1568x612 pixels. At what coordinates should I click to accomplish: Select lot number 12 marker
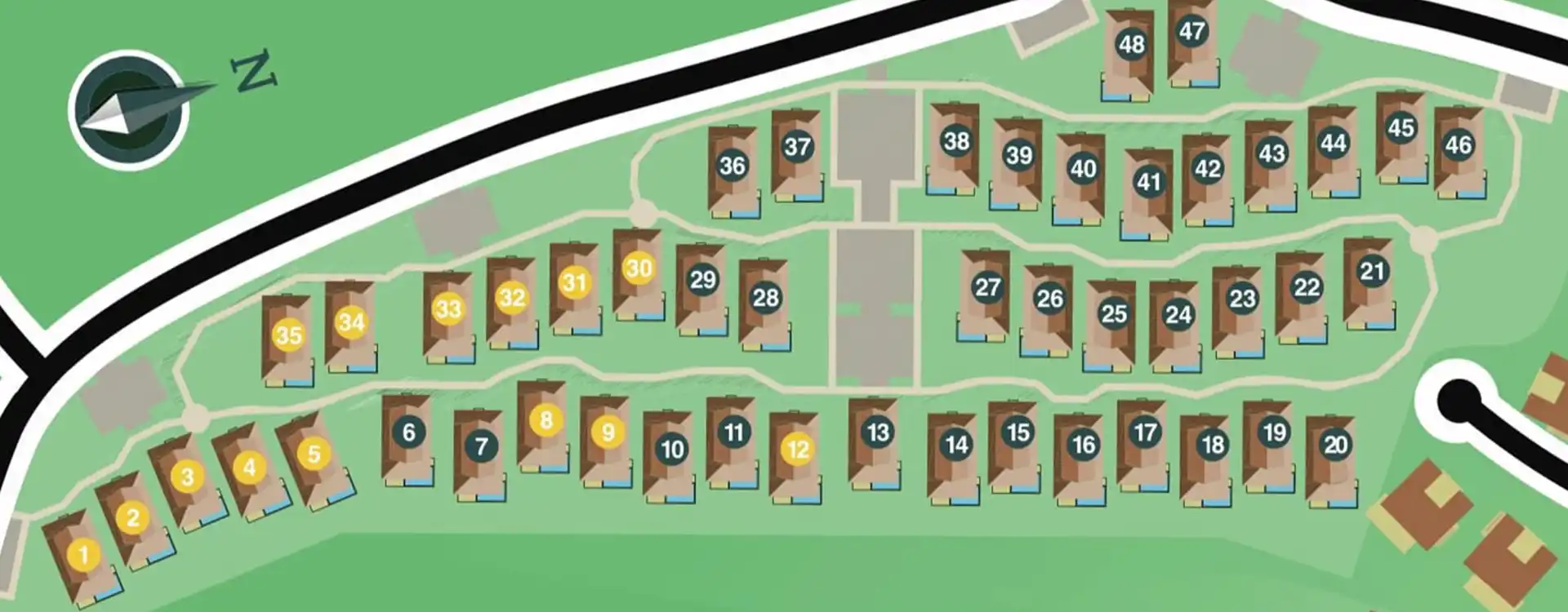(x=797, y=448)
